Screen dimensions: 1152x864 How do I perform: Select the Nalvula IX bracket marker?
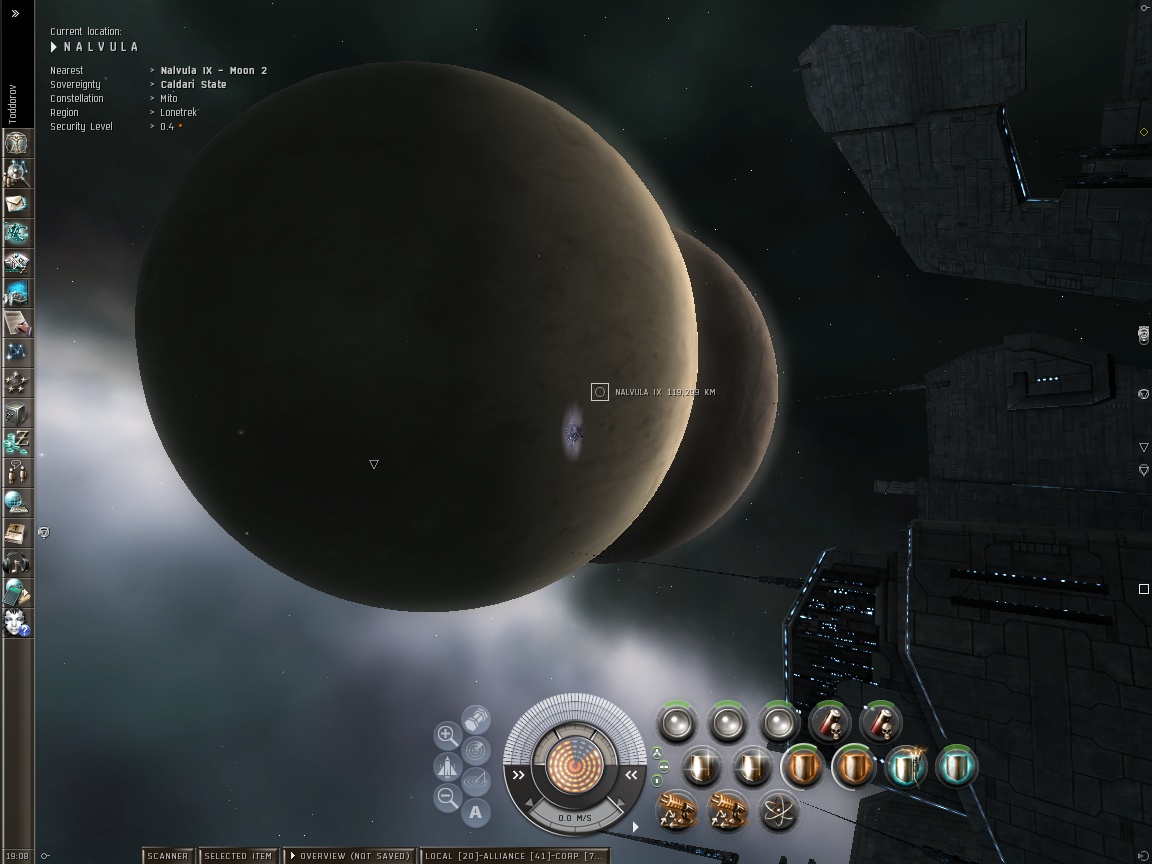click(x=600, y=392)
